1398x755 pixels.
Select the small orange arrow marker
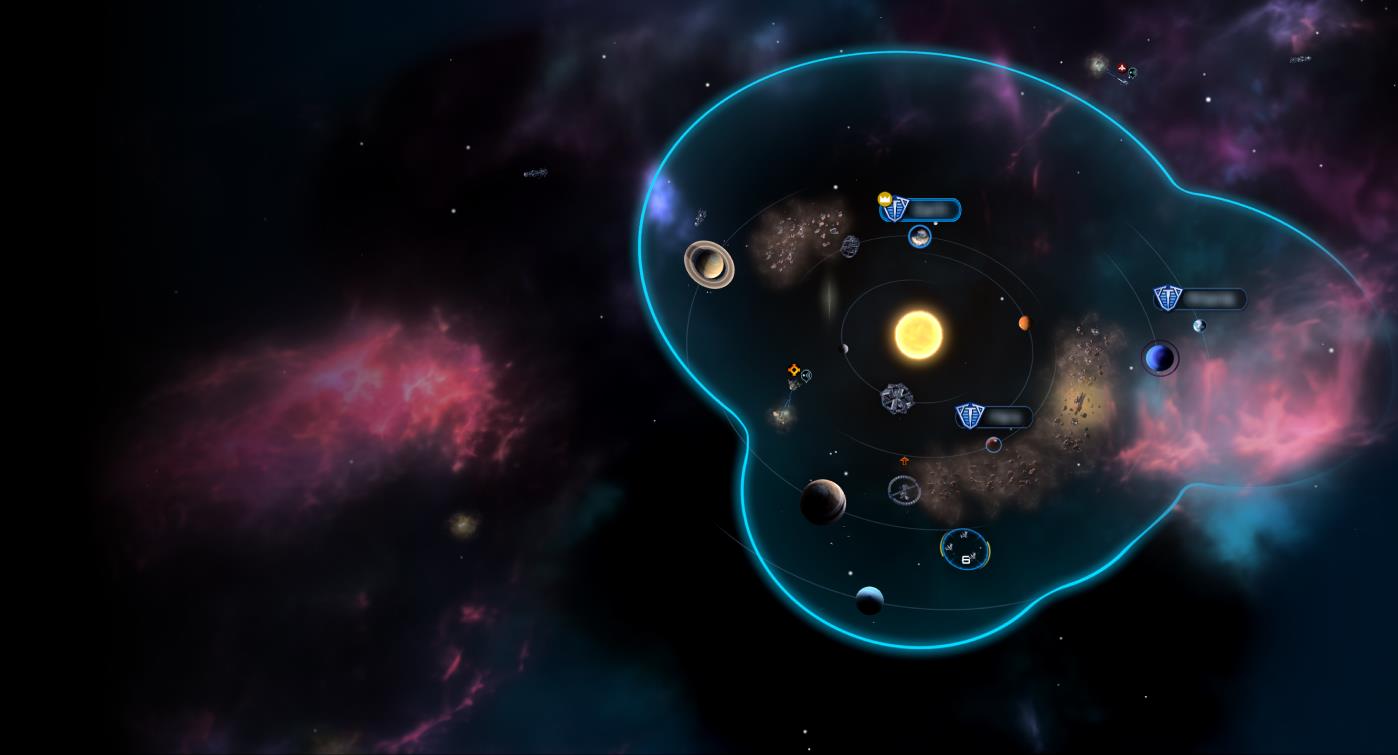point(905,461)
